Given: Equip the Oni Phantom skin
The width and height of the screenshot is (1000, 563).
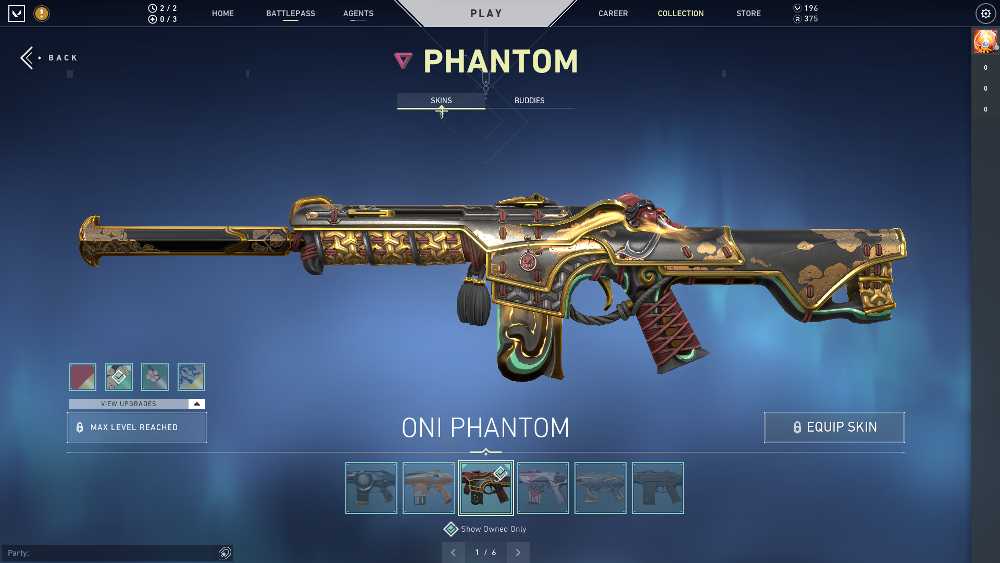Looking at the screenshot, I should [834, 427].
